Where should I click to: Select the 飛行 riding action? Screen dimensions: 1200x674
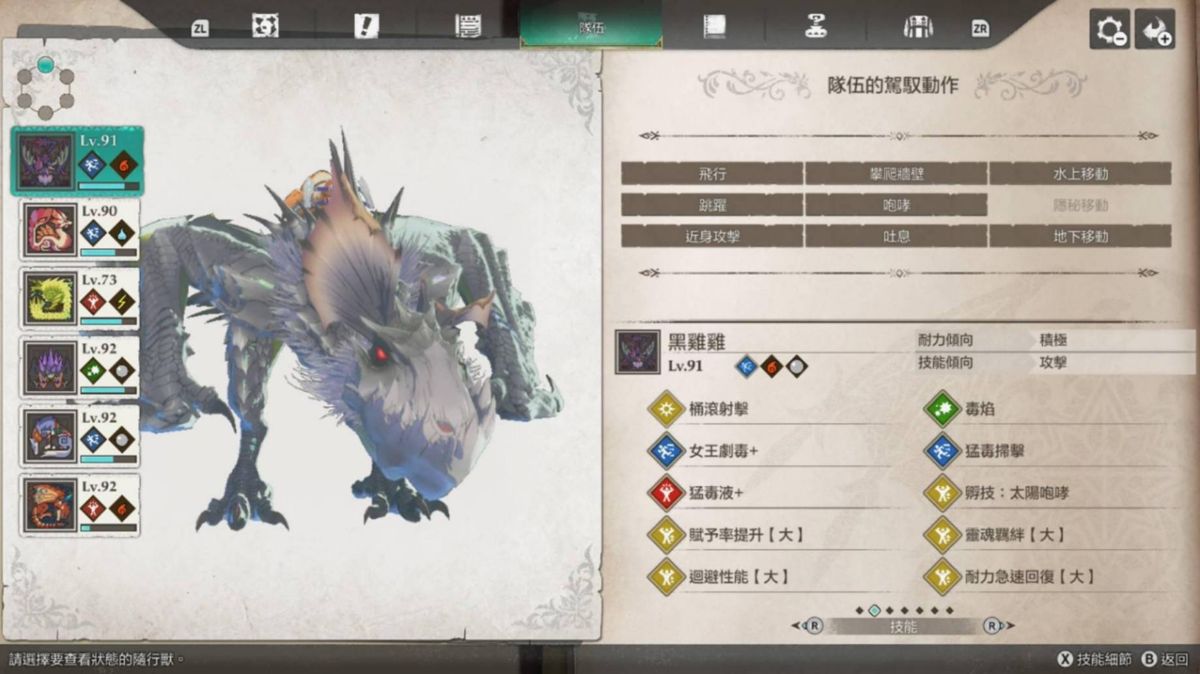coord(712,174)
